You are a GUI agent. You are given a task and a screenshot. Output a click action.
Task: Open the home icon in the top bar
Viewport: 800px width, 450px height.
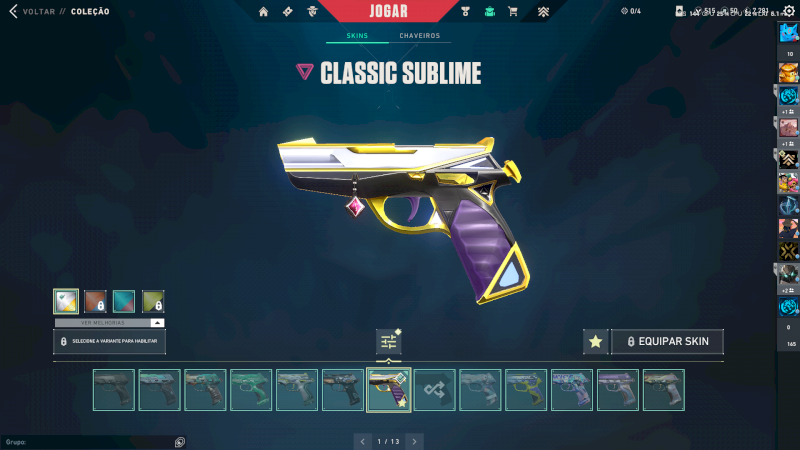coord(264,12)
